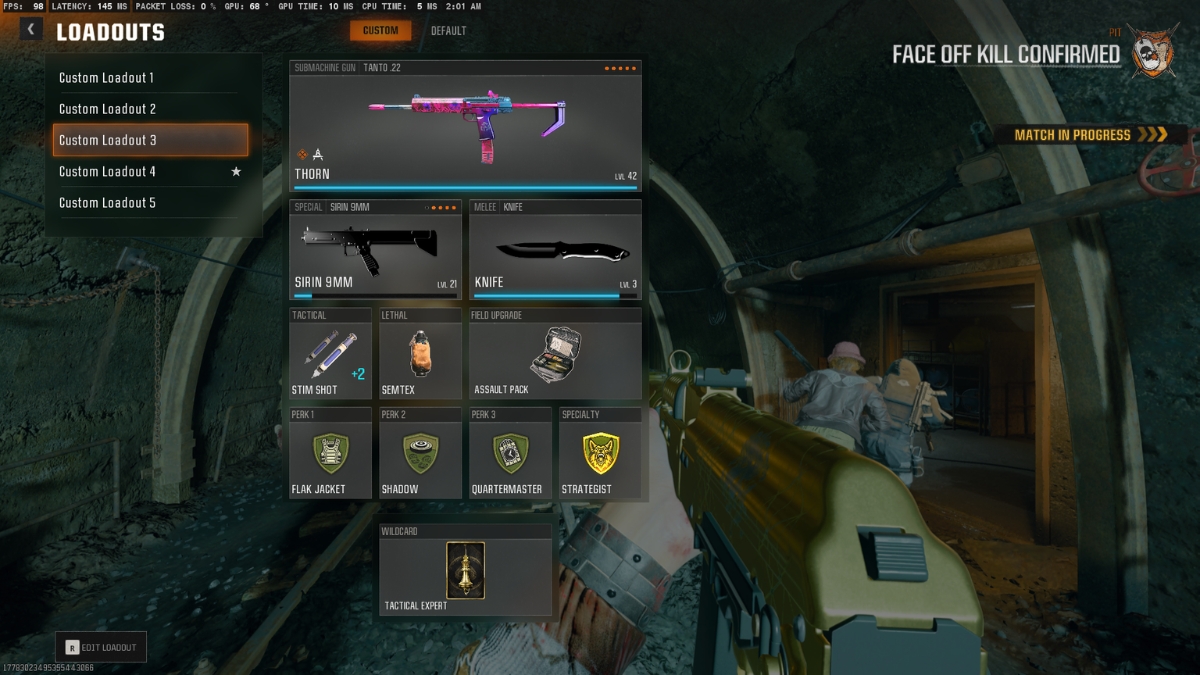Select Custom Loadout 1

pyautogui.click(x=150, y=78)
